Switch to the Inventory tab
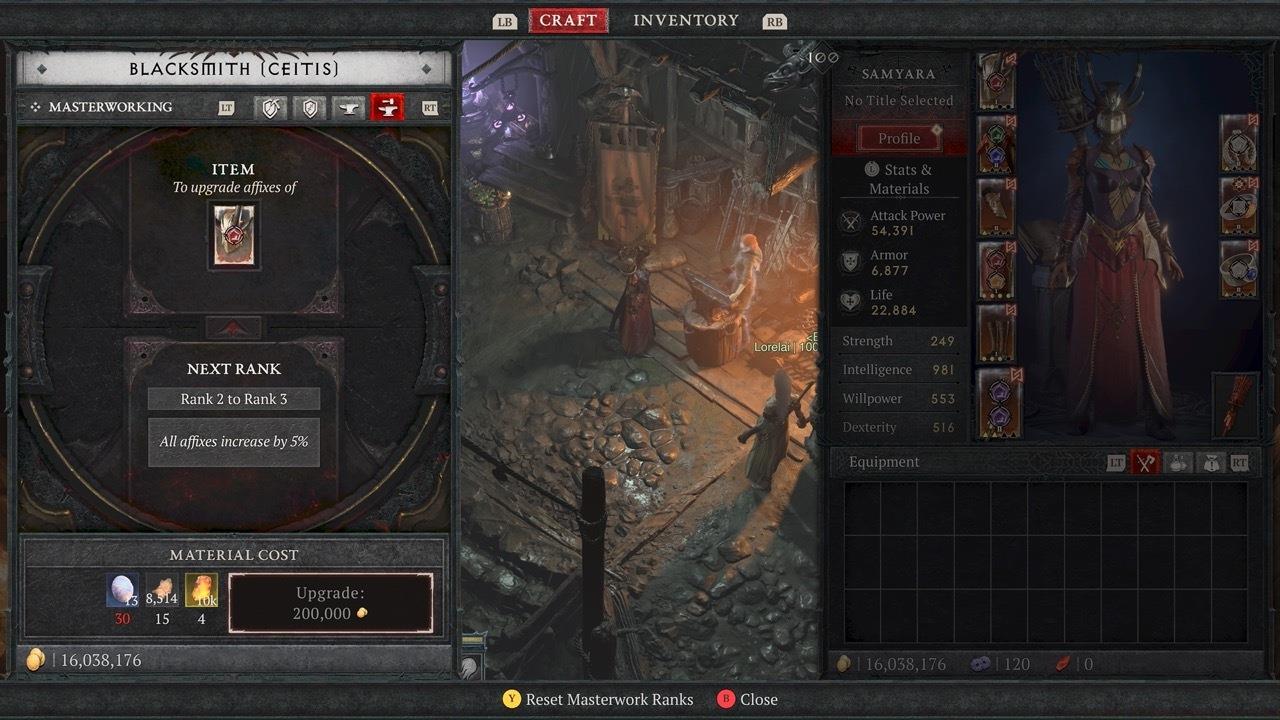Screen dimensions: 1280x720 (685, 21)
